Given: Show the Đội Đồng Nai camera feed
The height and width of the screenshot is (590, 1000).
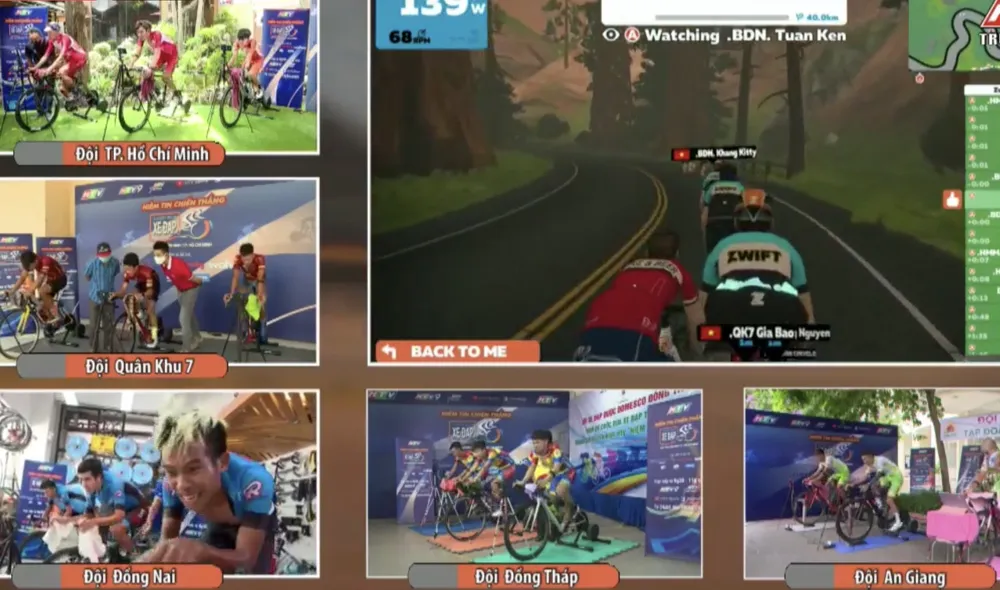Looking at the screenshot, I should point(158,482).
